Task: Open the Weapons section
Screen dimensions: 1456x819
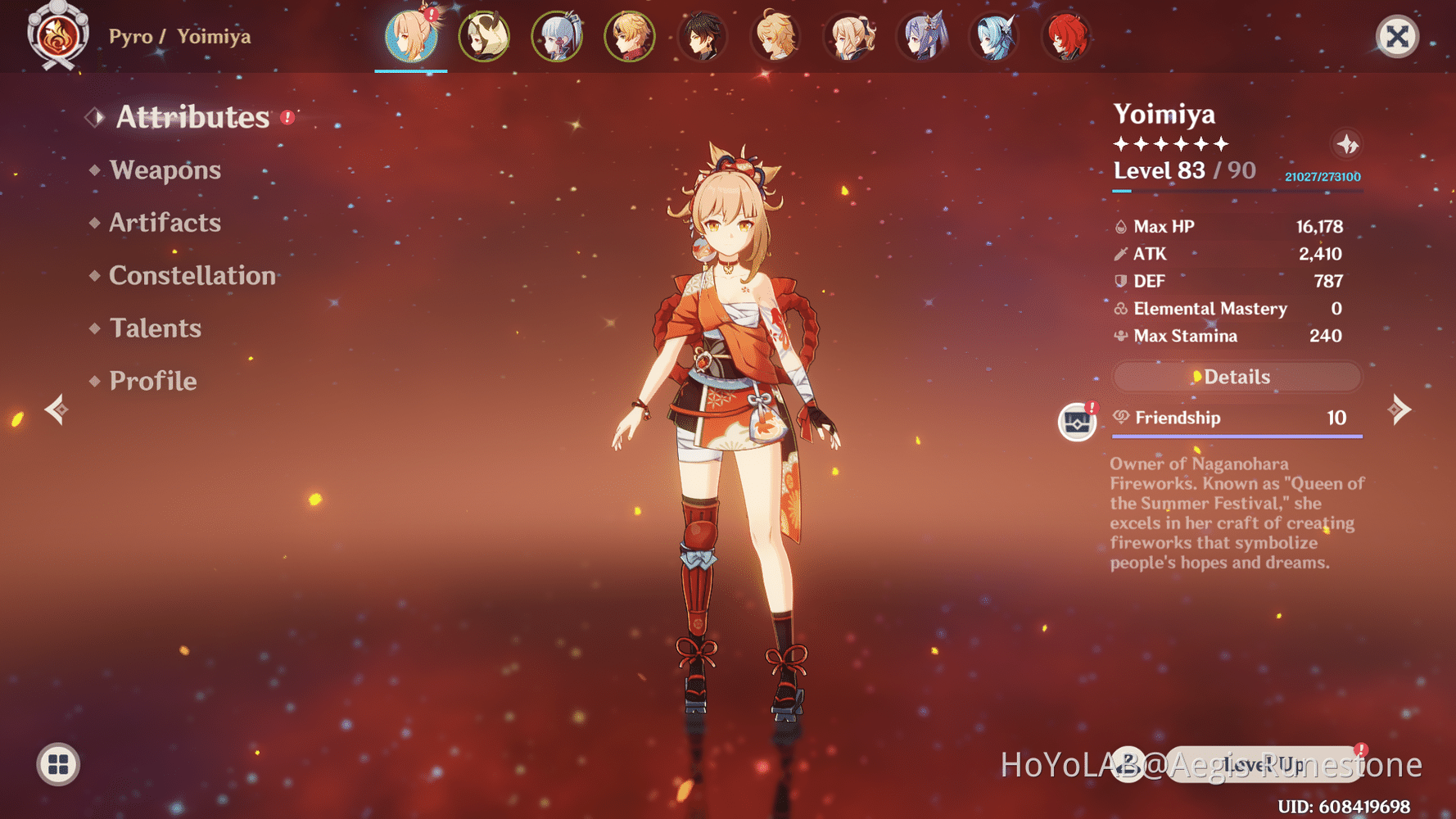Action: (x=165, y=170)
